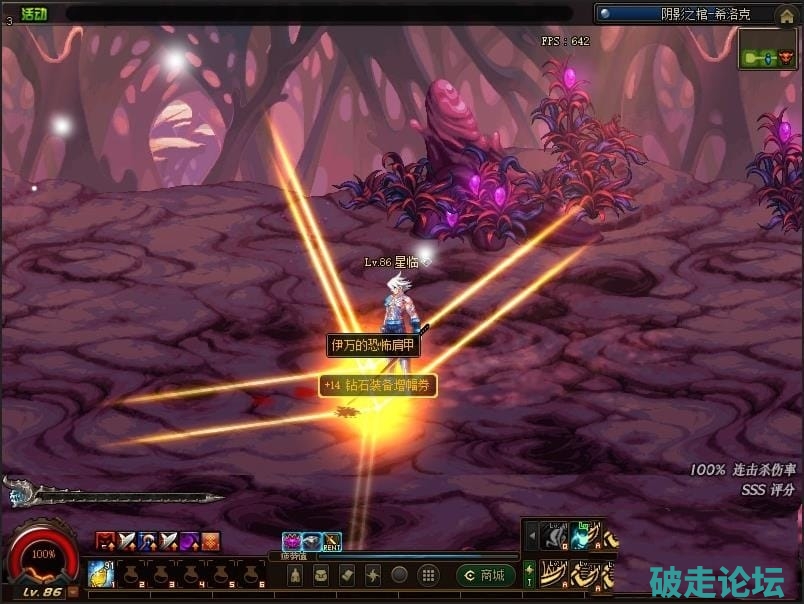Pick up 伊万的恐怖肩甲 item label
Screen dimensions: 804x604
pos(374,345)
